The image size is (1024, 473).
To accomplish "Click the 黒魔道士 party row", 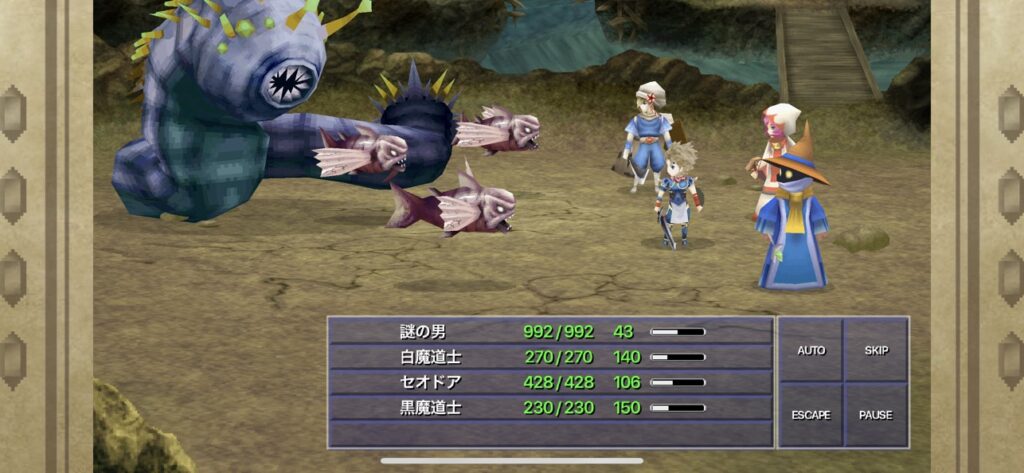I will click(551, 407).
